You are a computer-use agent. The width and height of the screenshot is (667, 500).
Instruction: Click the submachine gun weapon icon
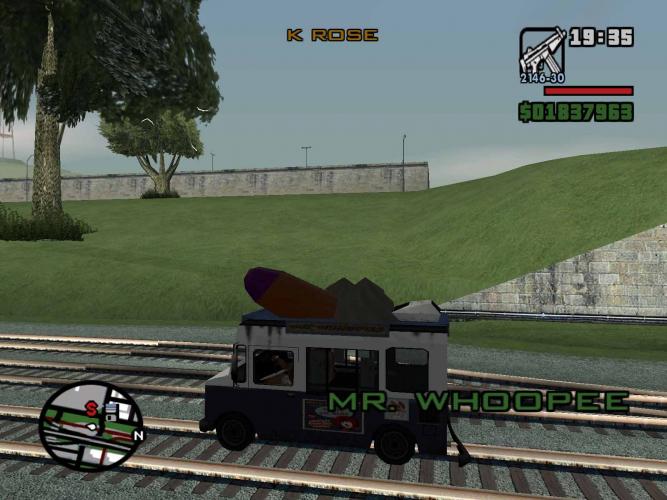click(x=541, y=53)
